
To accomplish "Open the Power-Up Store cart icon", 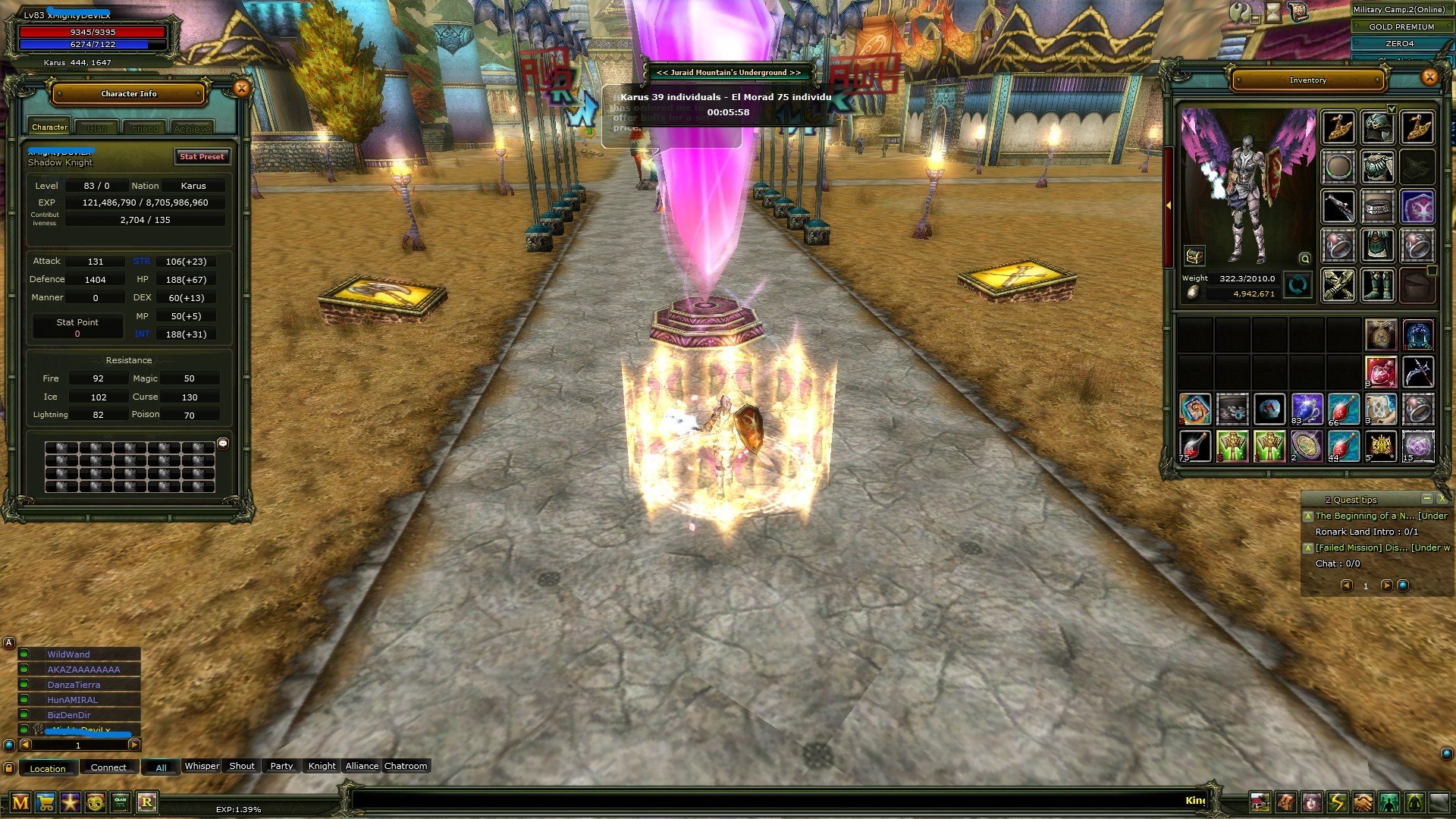I will click(x=45, y=802).
